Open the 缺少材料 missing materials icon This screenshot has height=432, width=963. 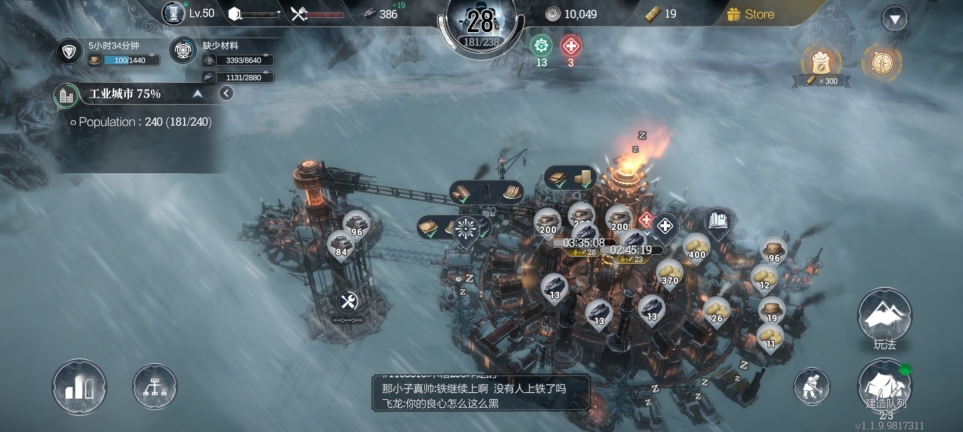183,52
